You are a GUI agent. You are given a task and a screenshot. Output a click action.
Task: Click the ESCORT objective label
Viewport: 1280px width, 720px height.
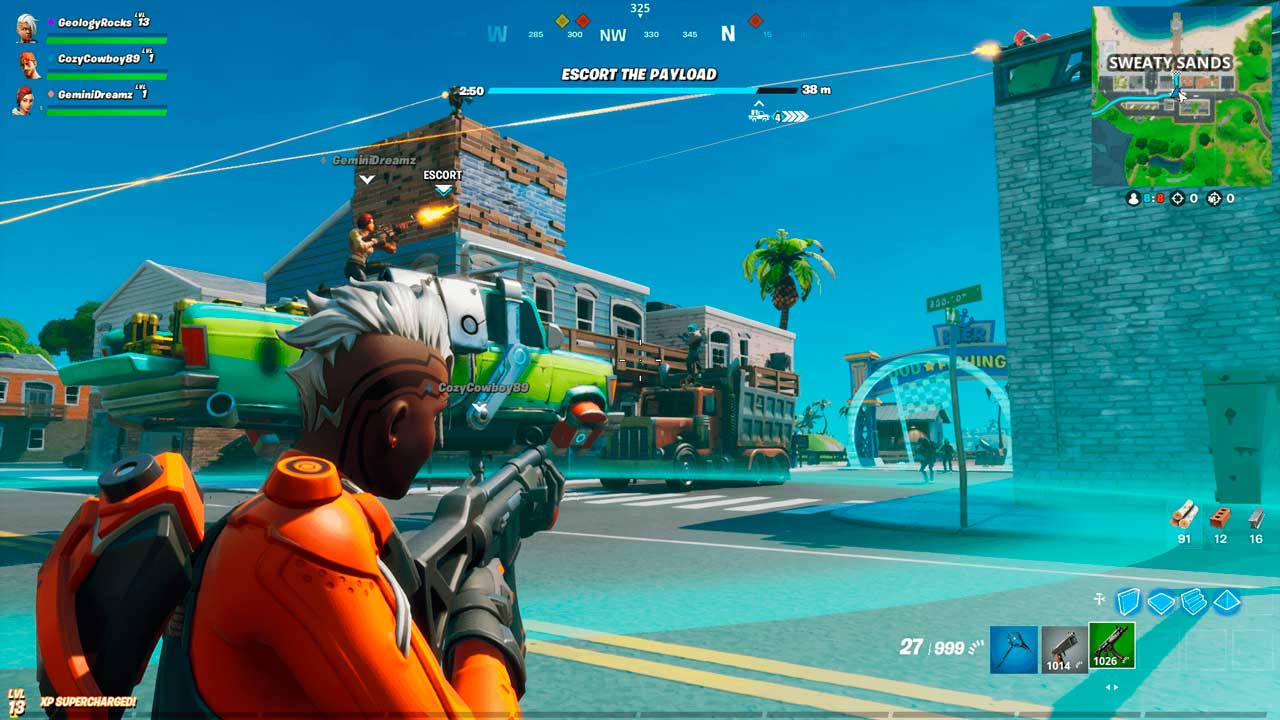pyautogui.click(x=443, y=175)
